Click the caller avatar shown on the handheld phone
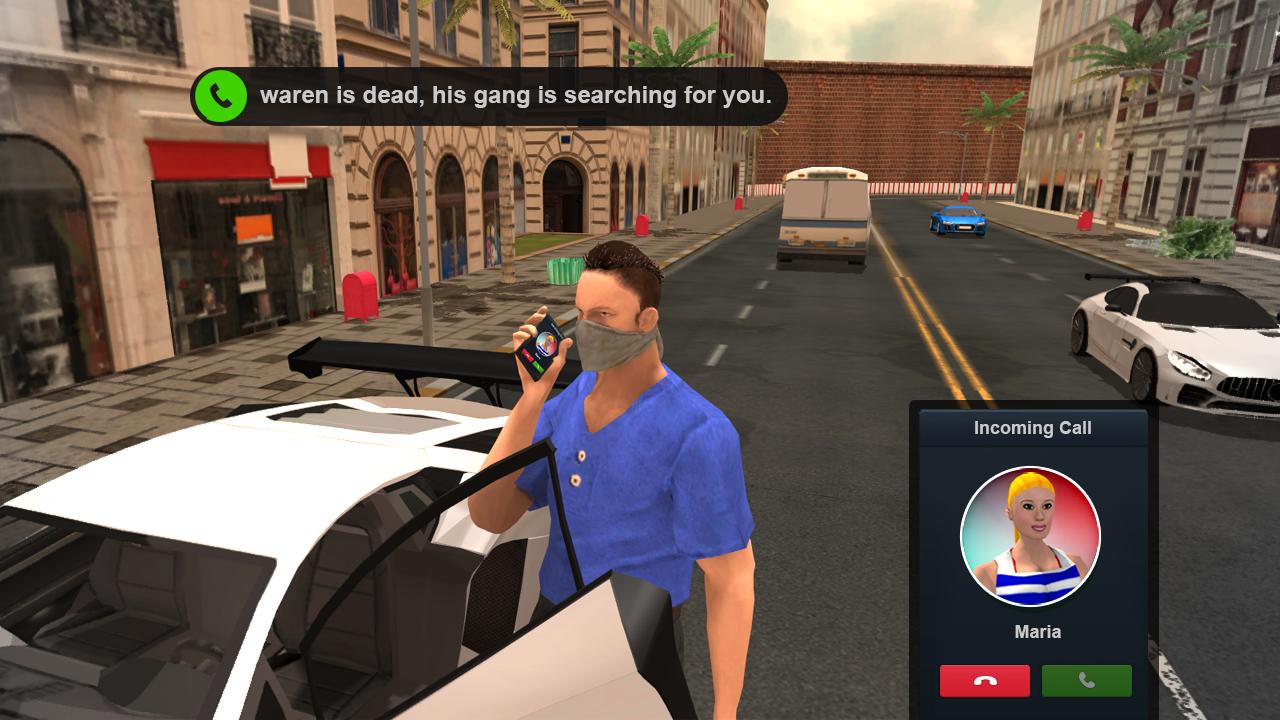Screen dimensions: 1280x720 (544, 342)
